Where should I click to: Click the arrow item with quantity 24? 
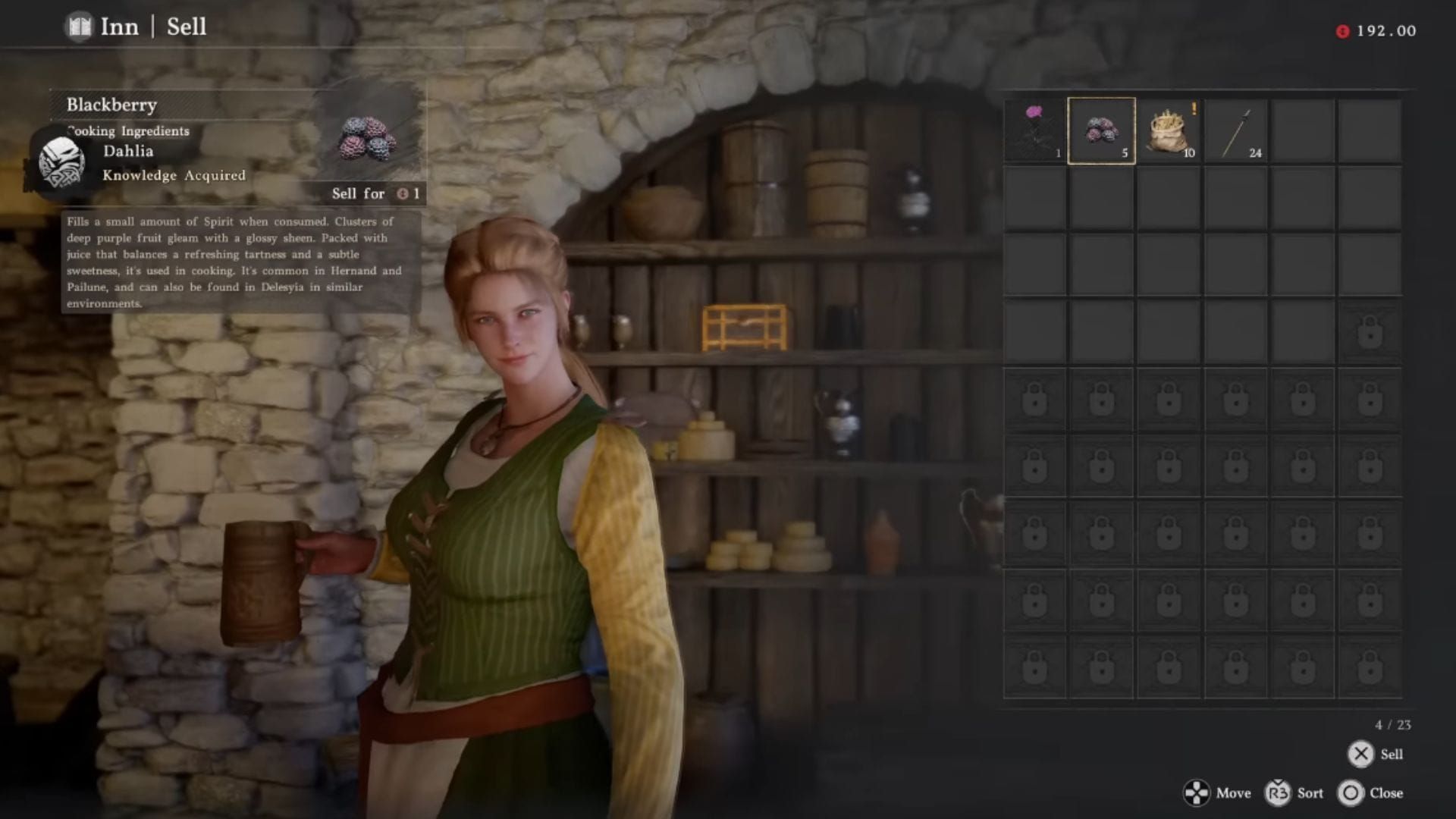(1236, 129)
